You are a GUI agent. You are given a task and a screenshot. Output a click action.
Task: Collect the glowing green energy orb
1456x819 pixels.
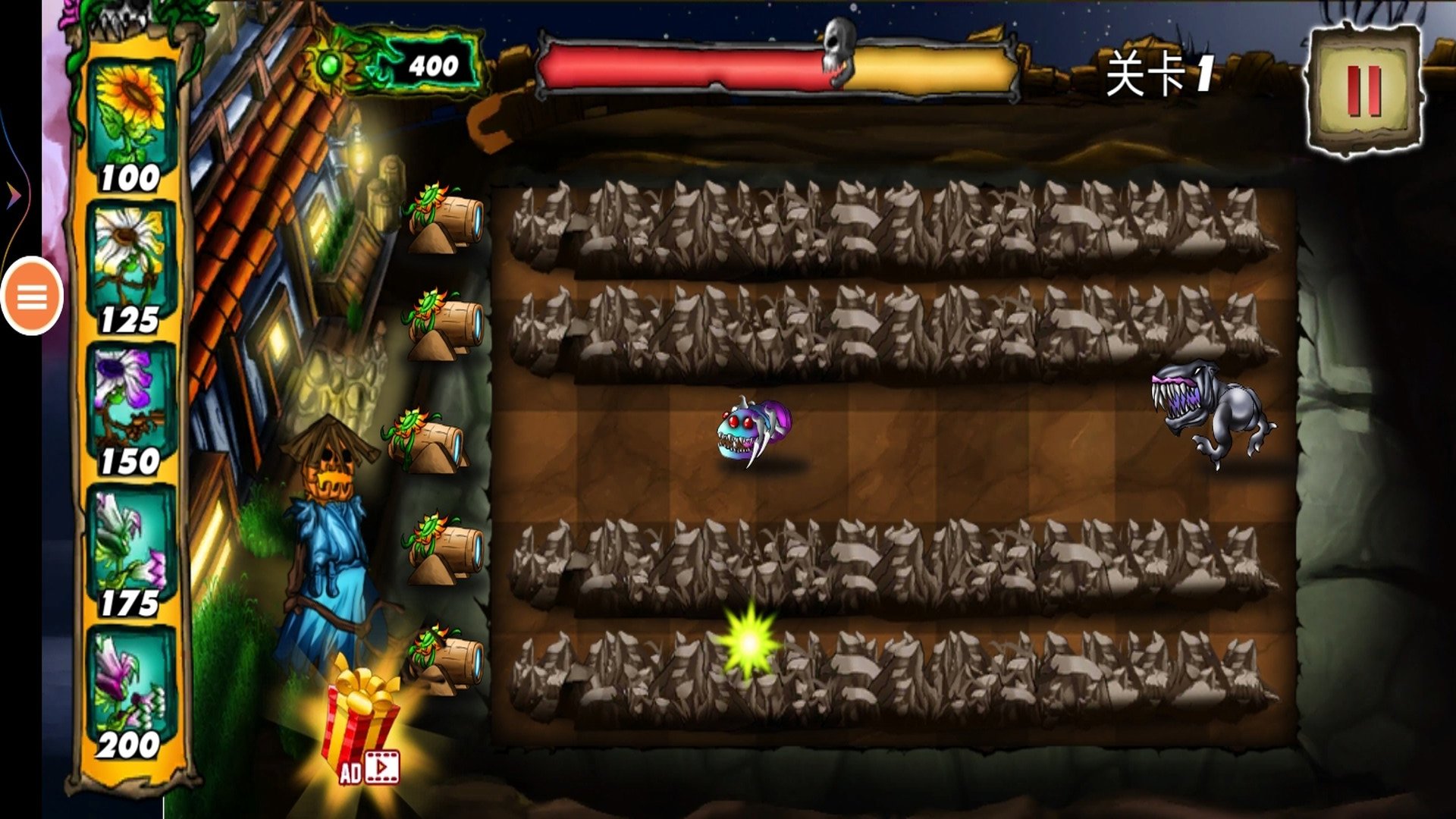(x=748, y=643)
